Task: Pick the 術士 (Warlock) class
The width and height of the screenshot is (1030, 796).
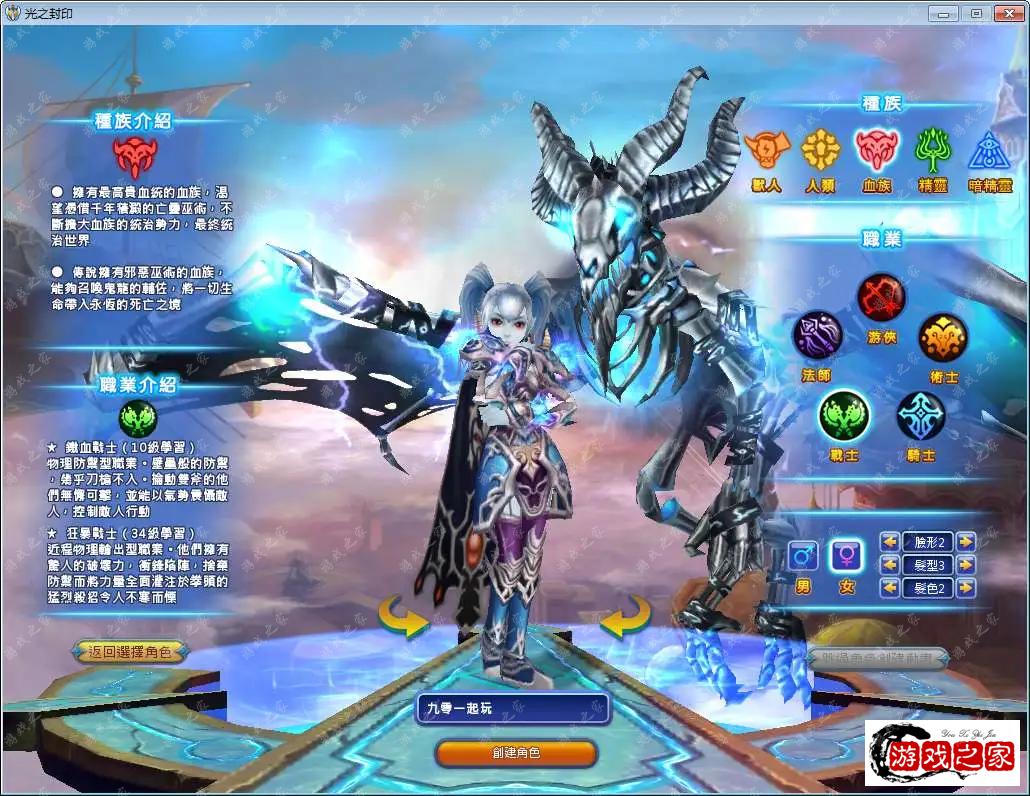Action: [942, 337]
